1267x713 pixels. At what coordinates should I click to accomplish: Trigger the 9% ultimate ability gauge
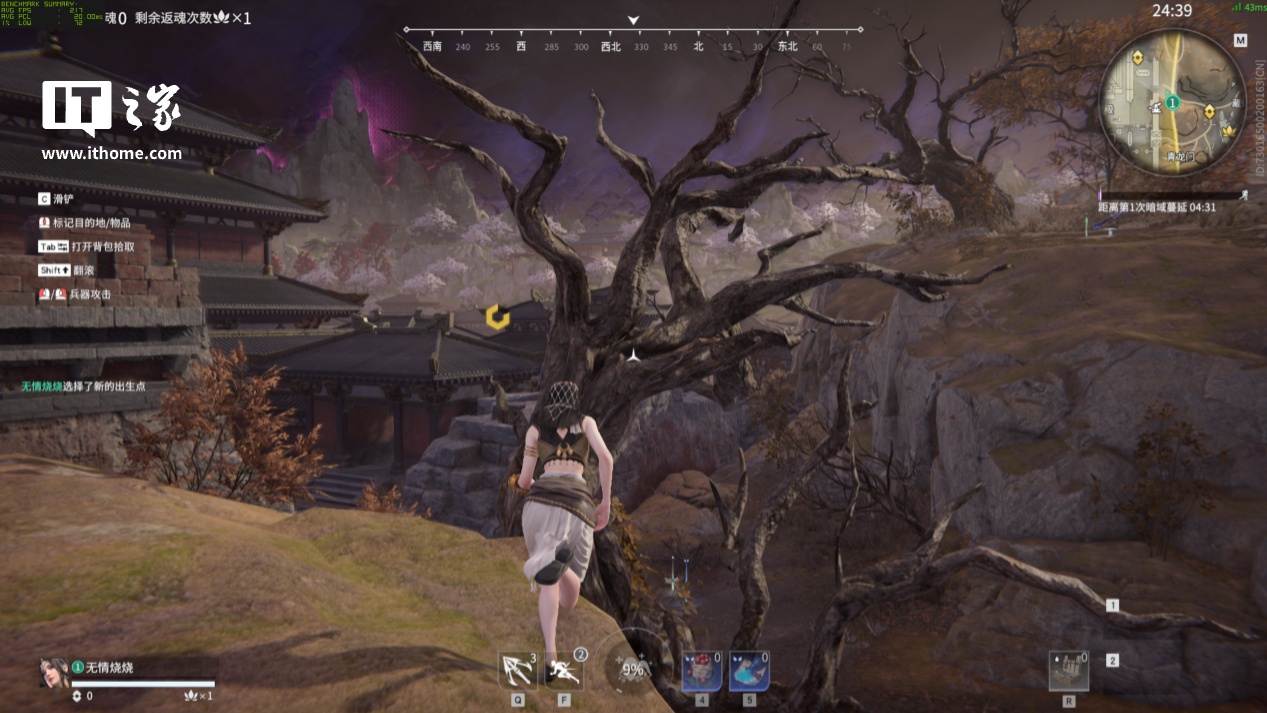coord(632,668)
